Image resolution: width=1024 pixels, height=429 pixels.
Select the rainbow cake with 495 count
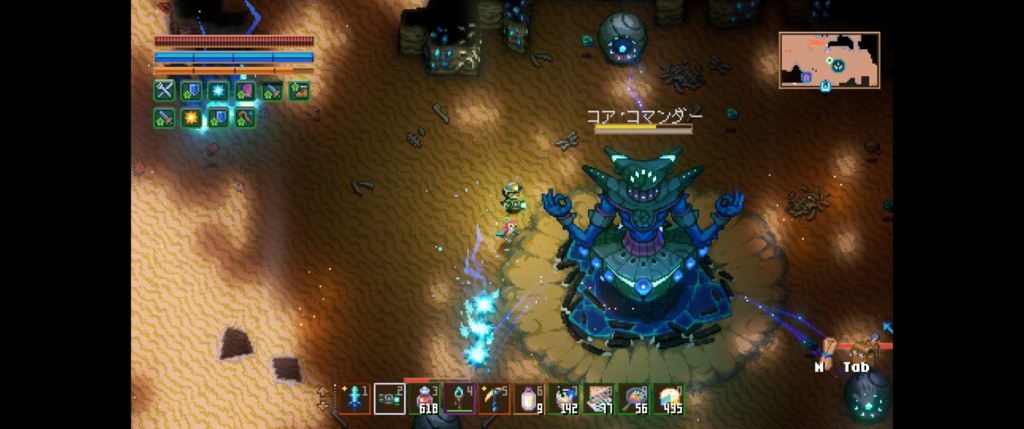coord(668,399)
